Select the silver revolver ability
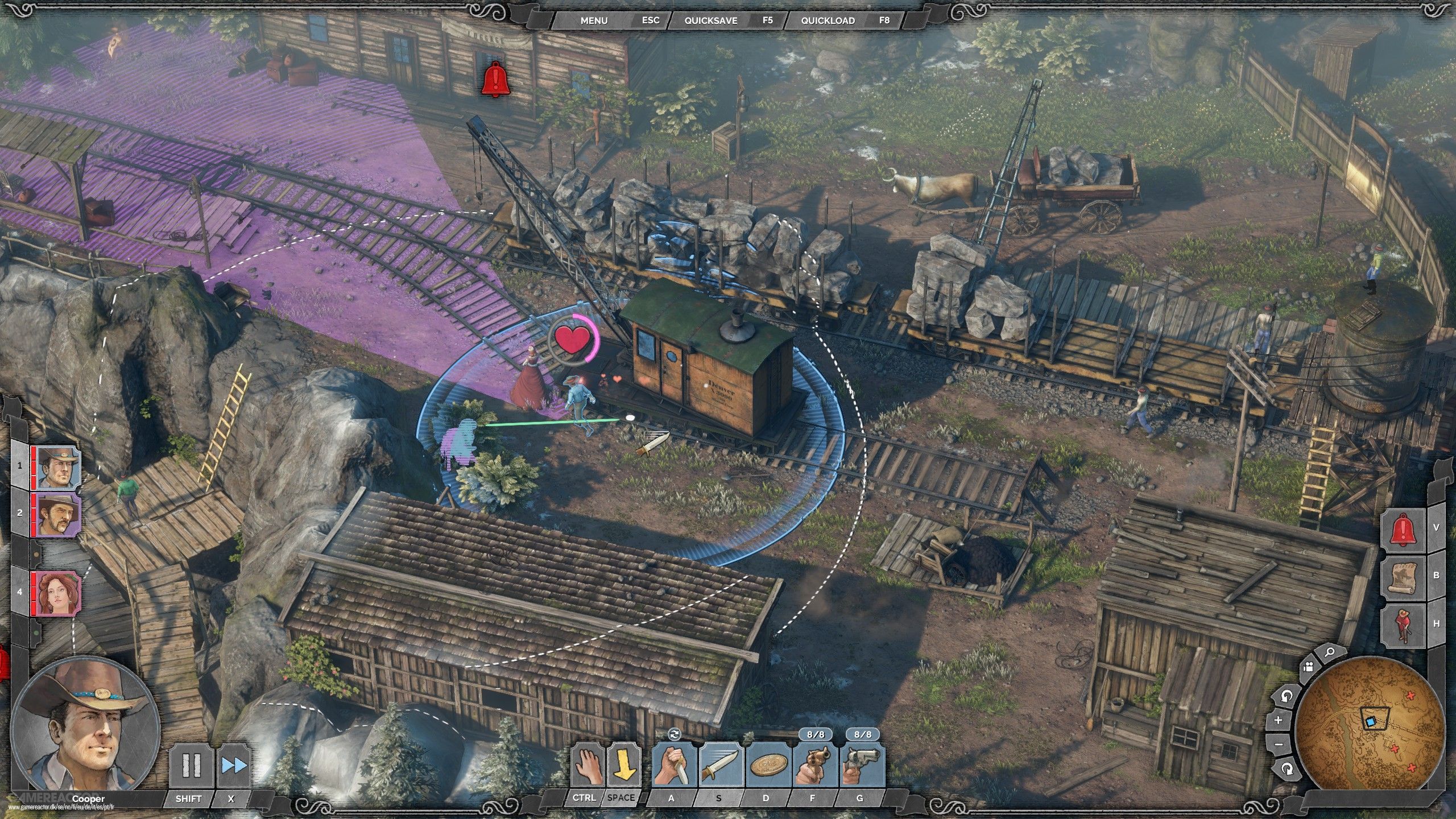 coord(862,766)
